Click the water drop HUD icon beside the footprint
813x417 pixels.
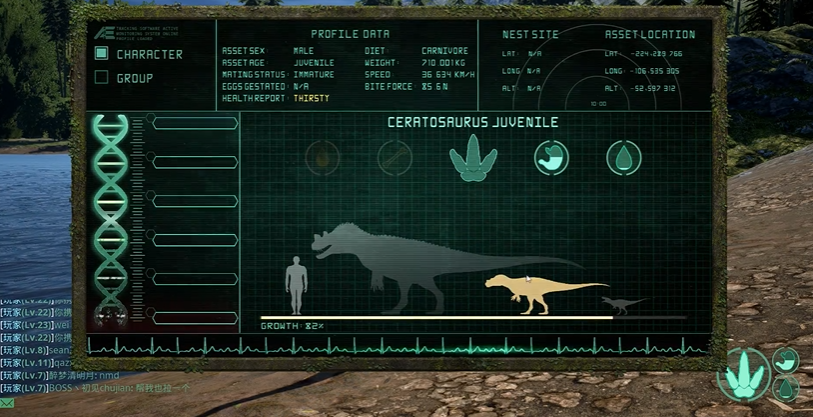coord(785,387)
